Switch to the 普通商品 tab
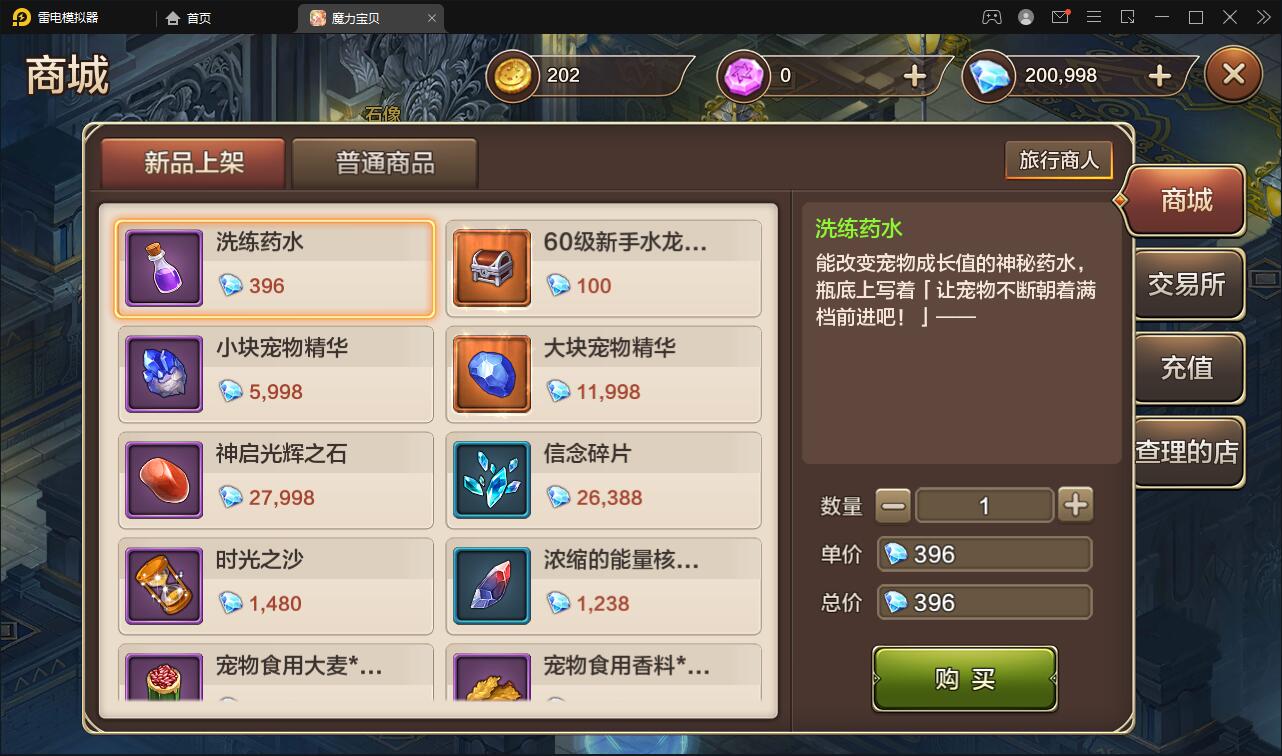 383,160
